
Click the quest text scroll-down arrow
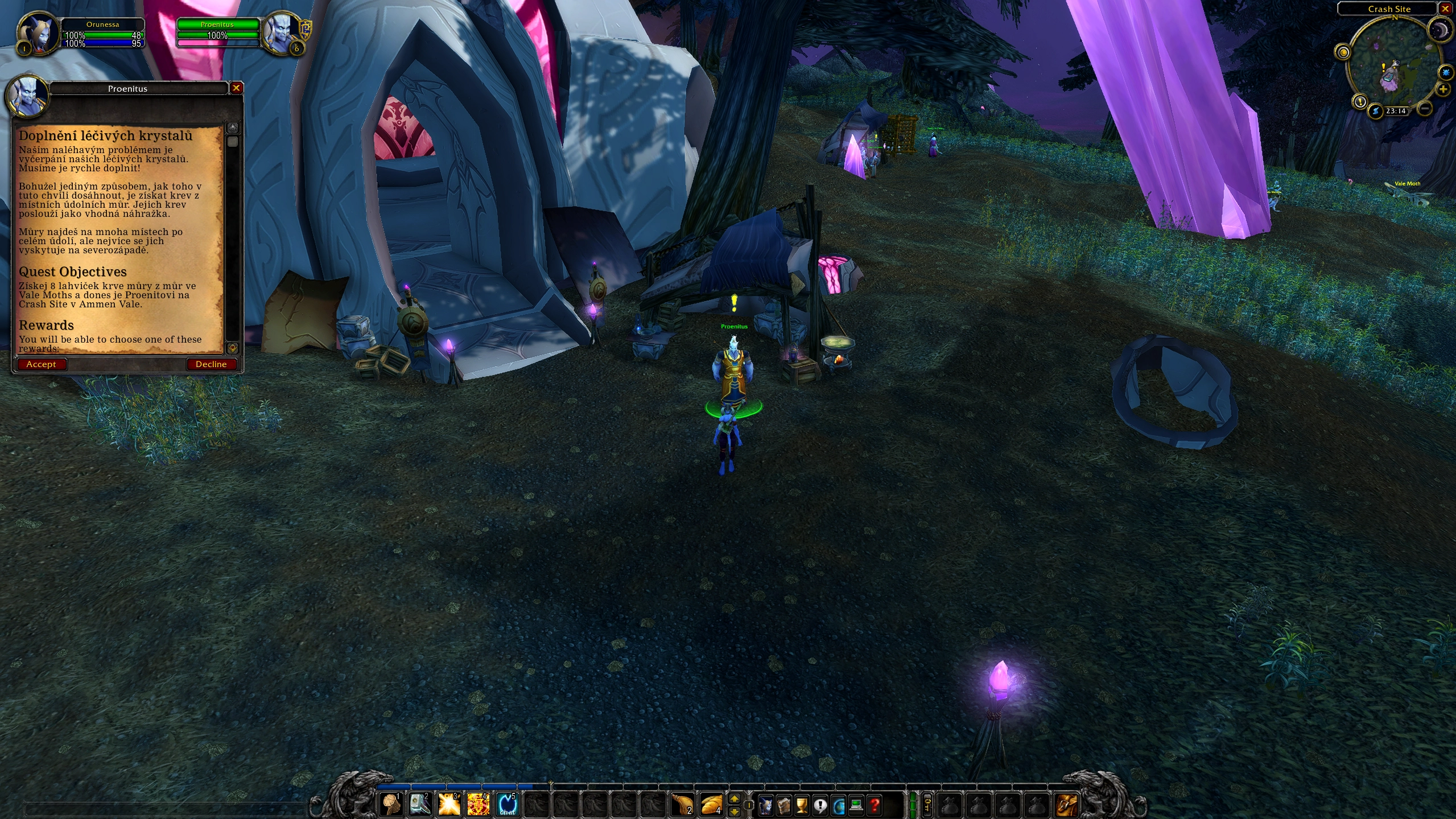pyautogui.click(x=232, y=347)
